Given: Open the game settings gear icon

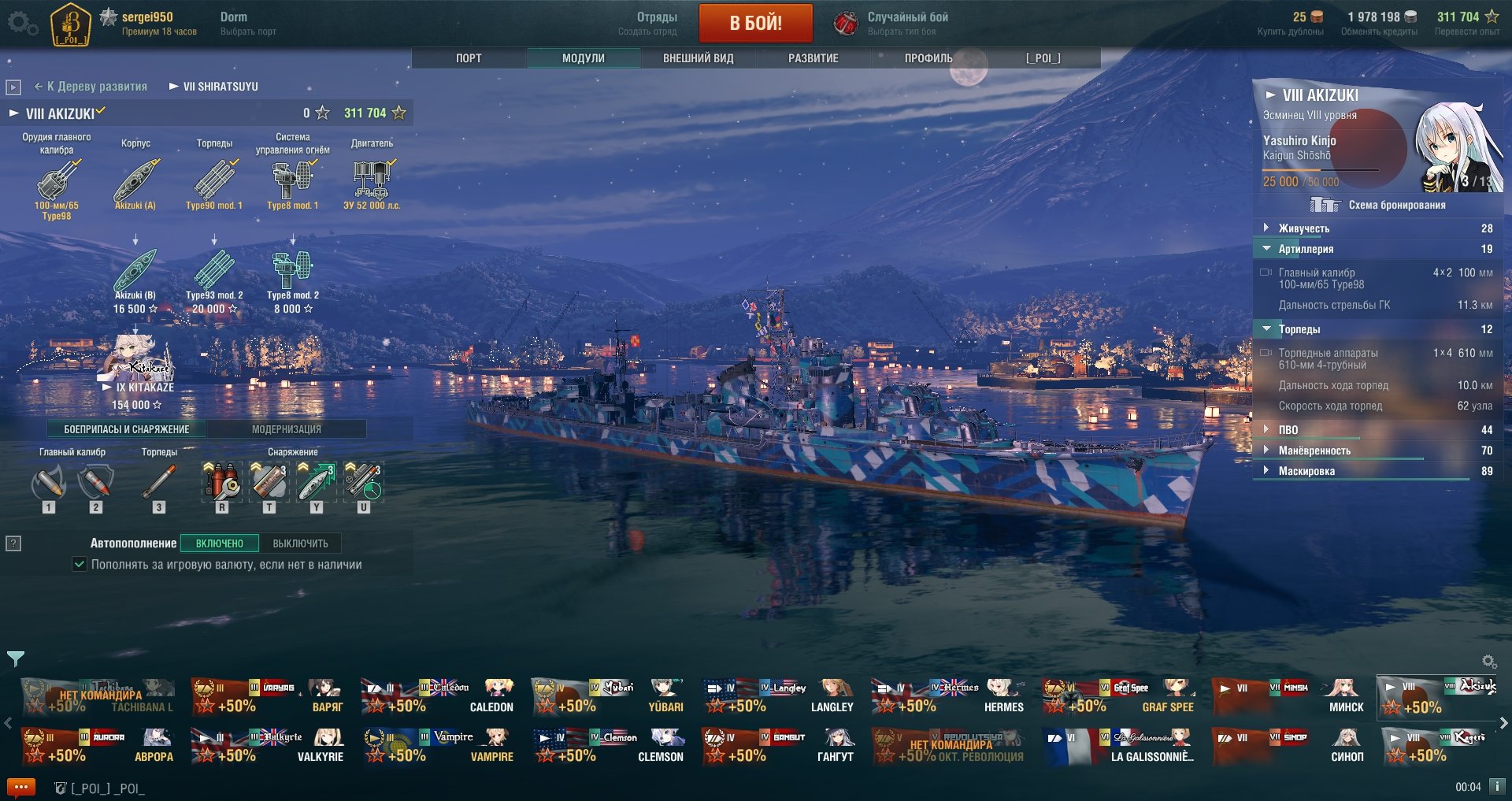Looking at the screenshot, I should pyautogui.click(x=22, y=24).
